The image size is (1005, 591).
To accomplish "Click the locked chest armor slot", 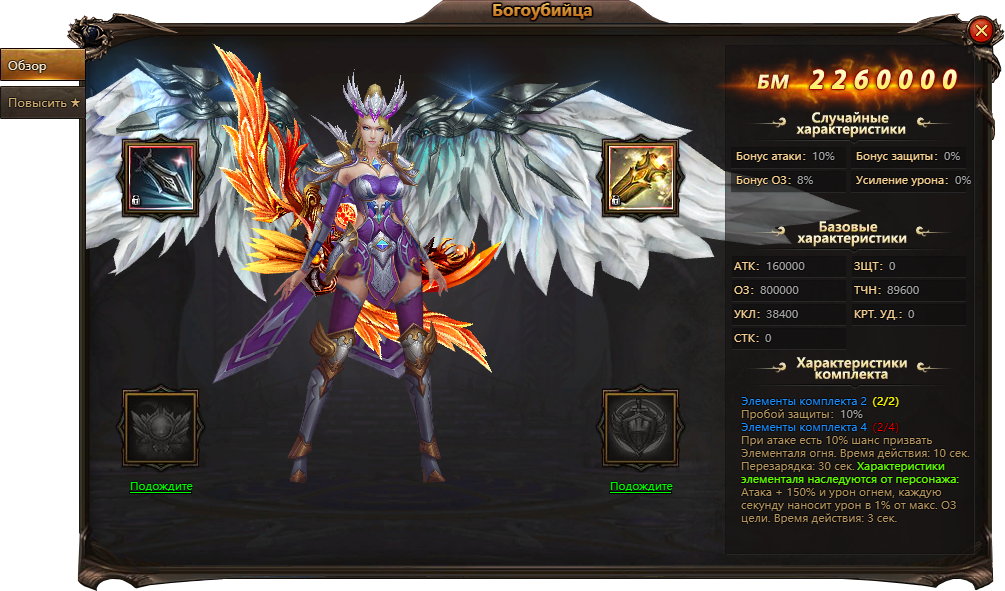I will pyautogui.click(x=161, y=428).
